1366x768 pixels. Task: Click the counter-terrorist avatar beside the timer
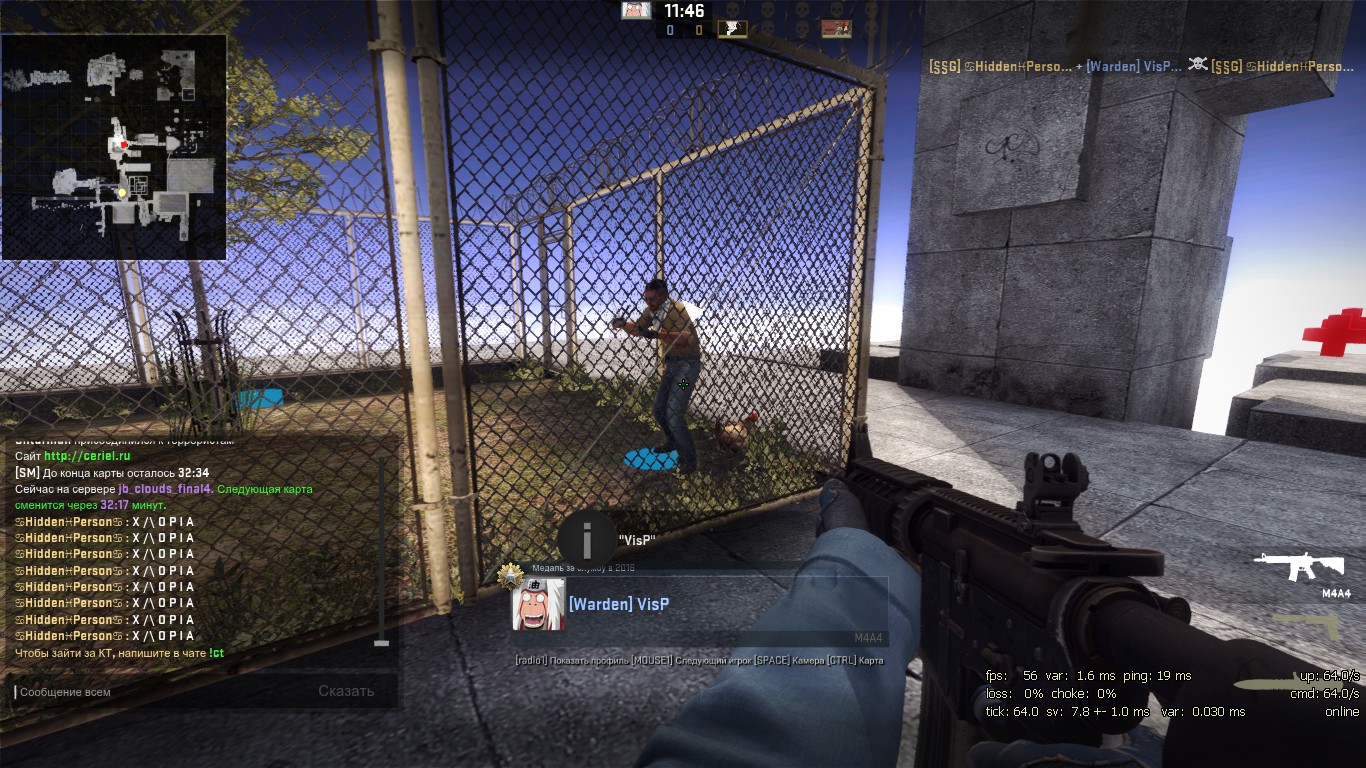coord(636,11)
